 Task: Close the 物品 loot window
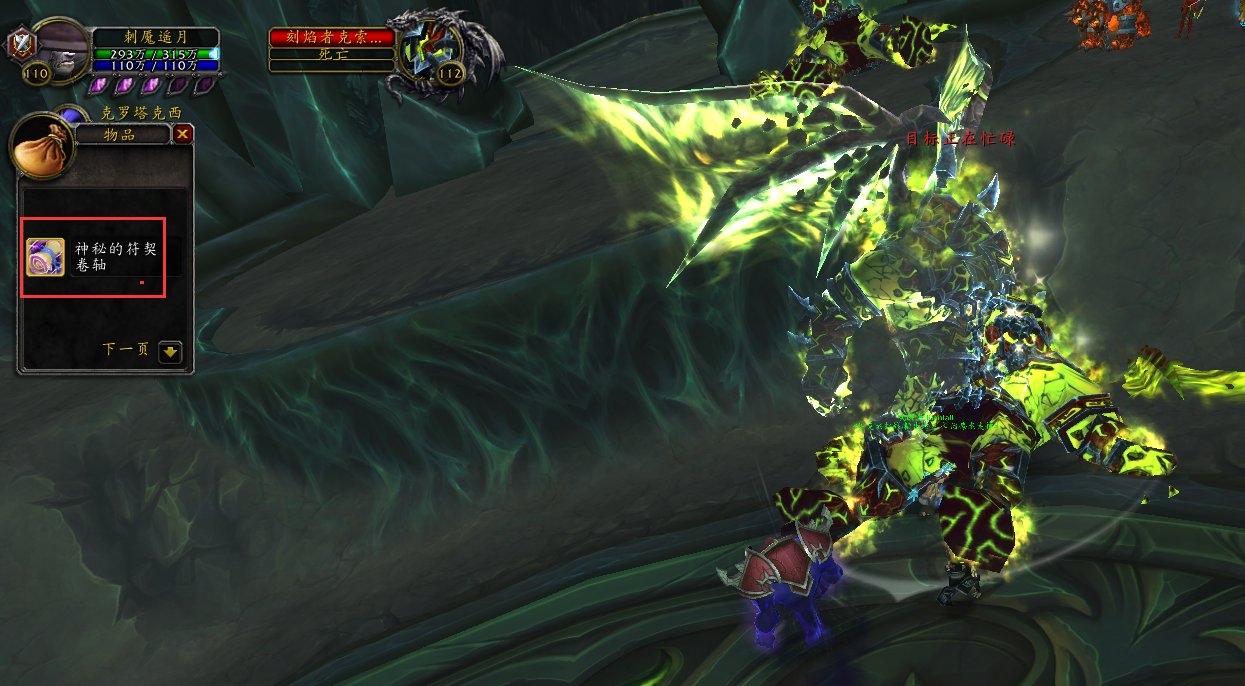tap(182, 135)
